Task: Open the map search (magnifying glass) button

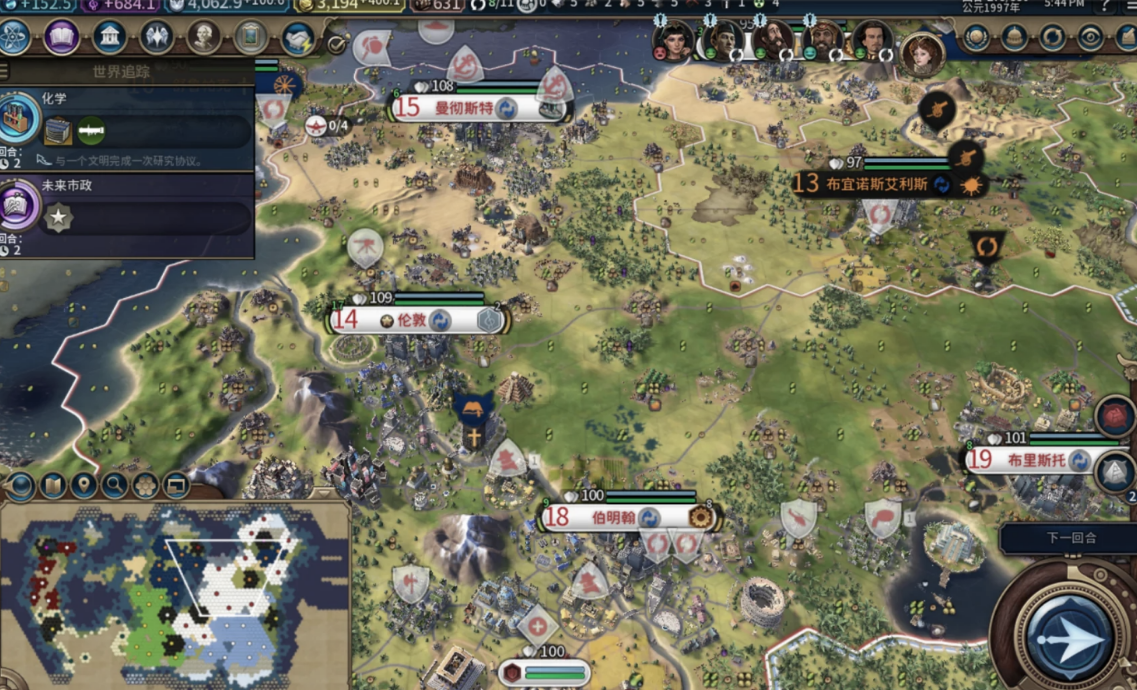Action: (114, 486)
